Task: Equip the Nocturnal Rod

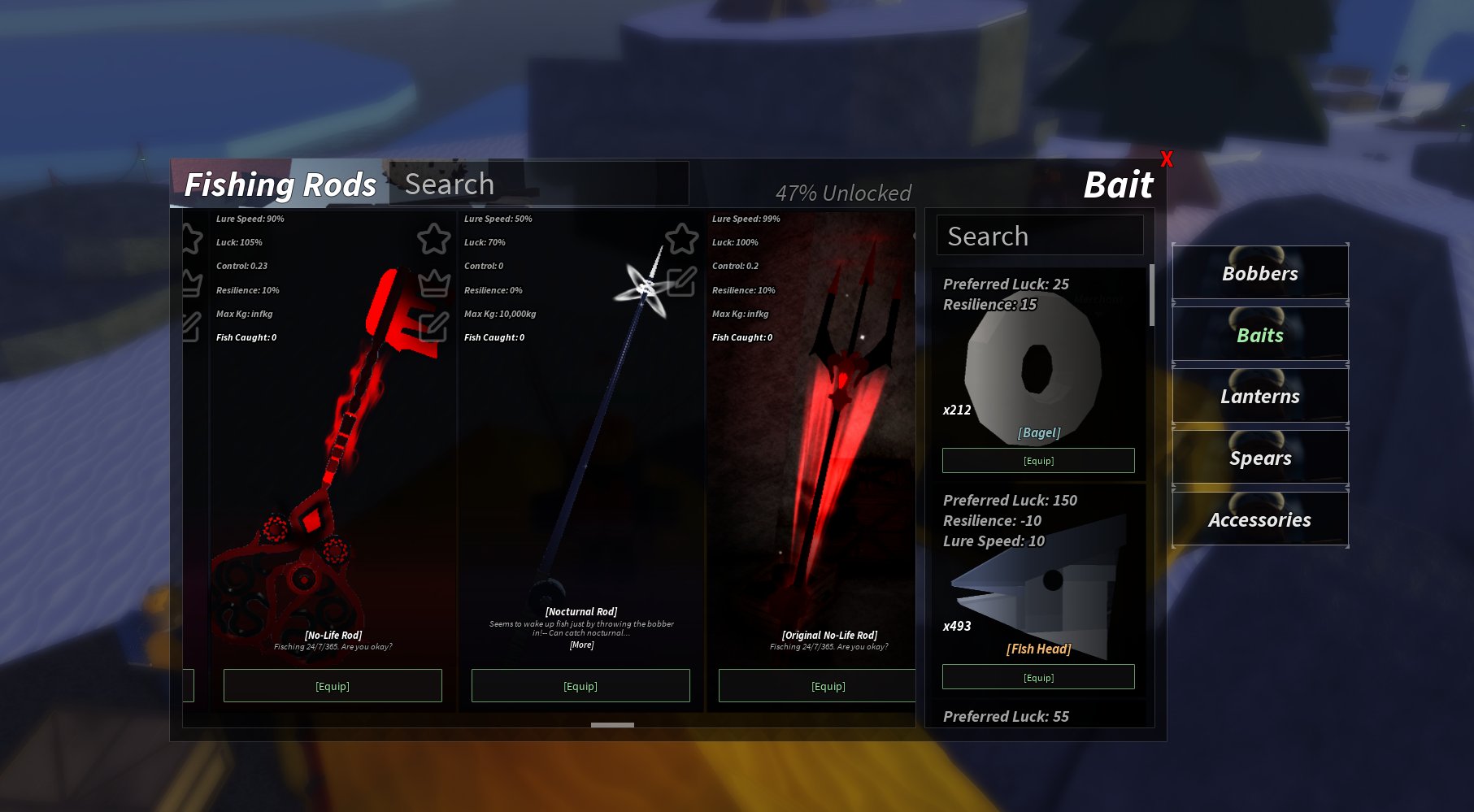Action: click(x=580, y=686)
